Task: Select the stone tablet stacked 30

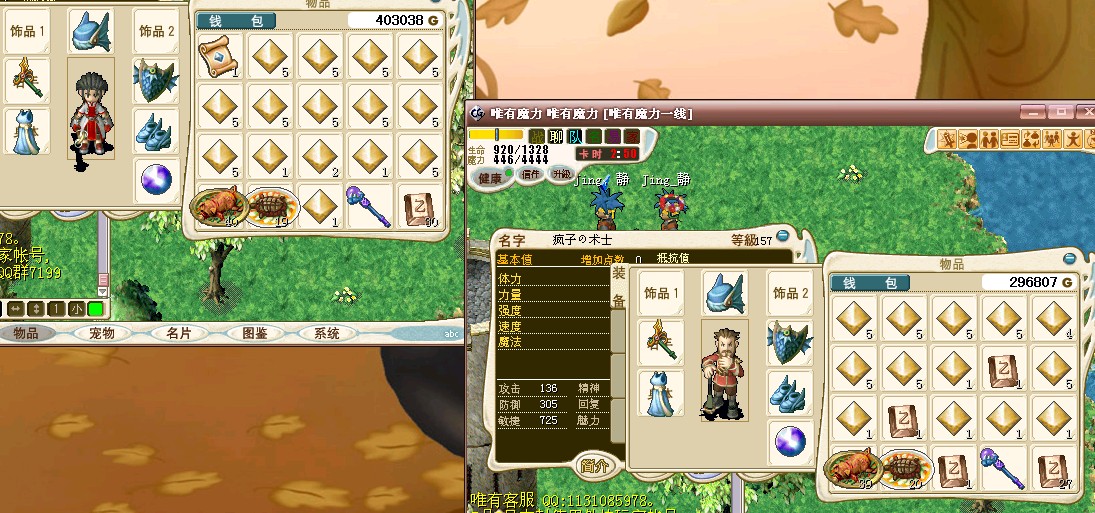Action: (x=420, y=207)
